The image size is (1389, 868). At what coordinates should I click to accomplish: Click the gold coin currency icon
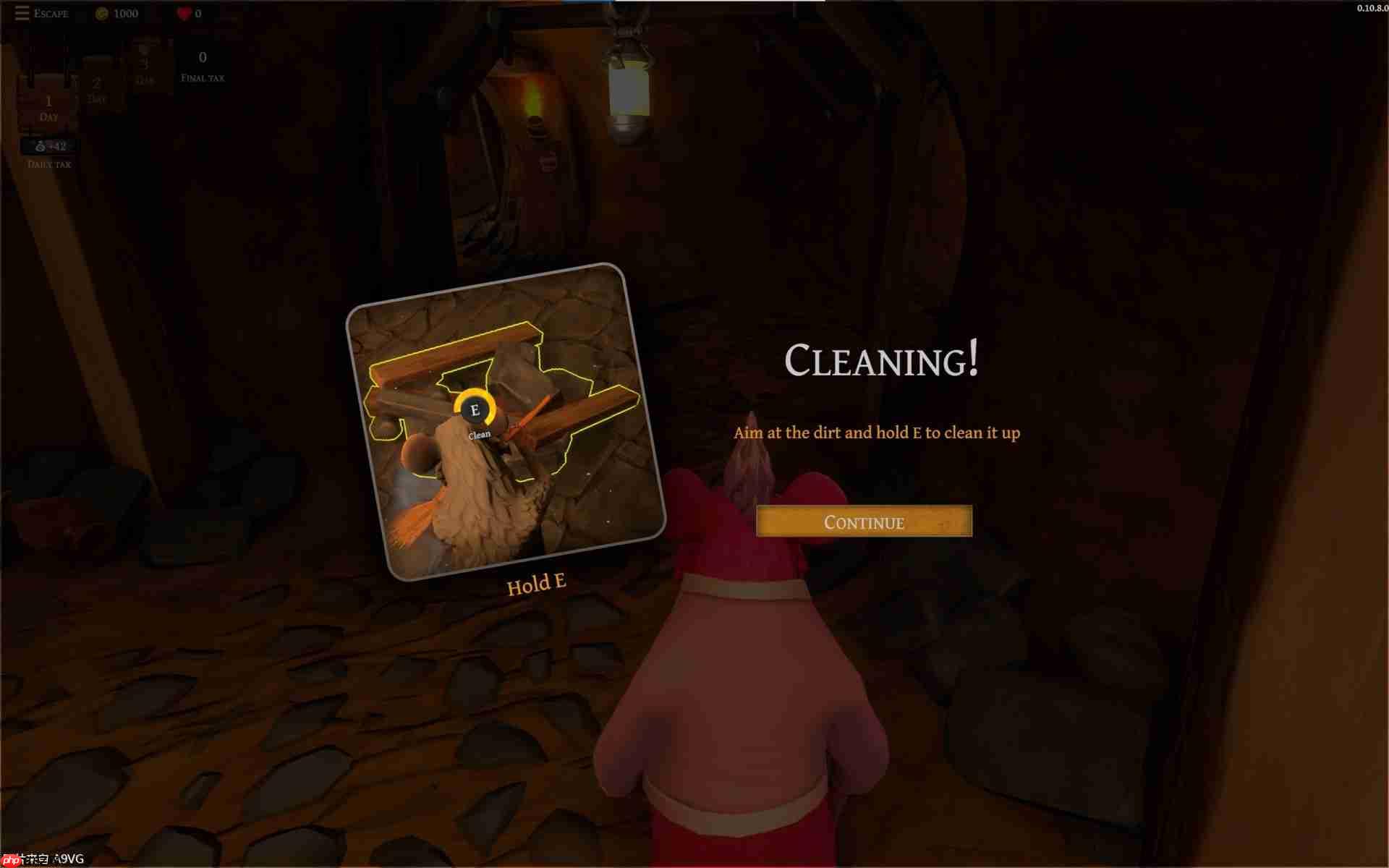pos(101,12)
